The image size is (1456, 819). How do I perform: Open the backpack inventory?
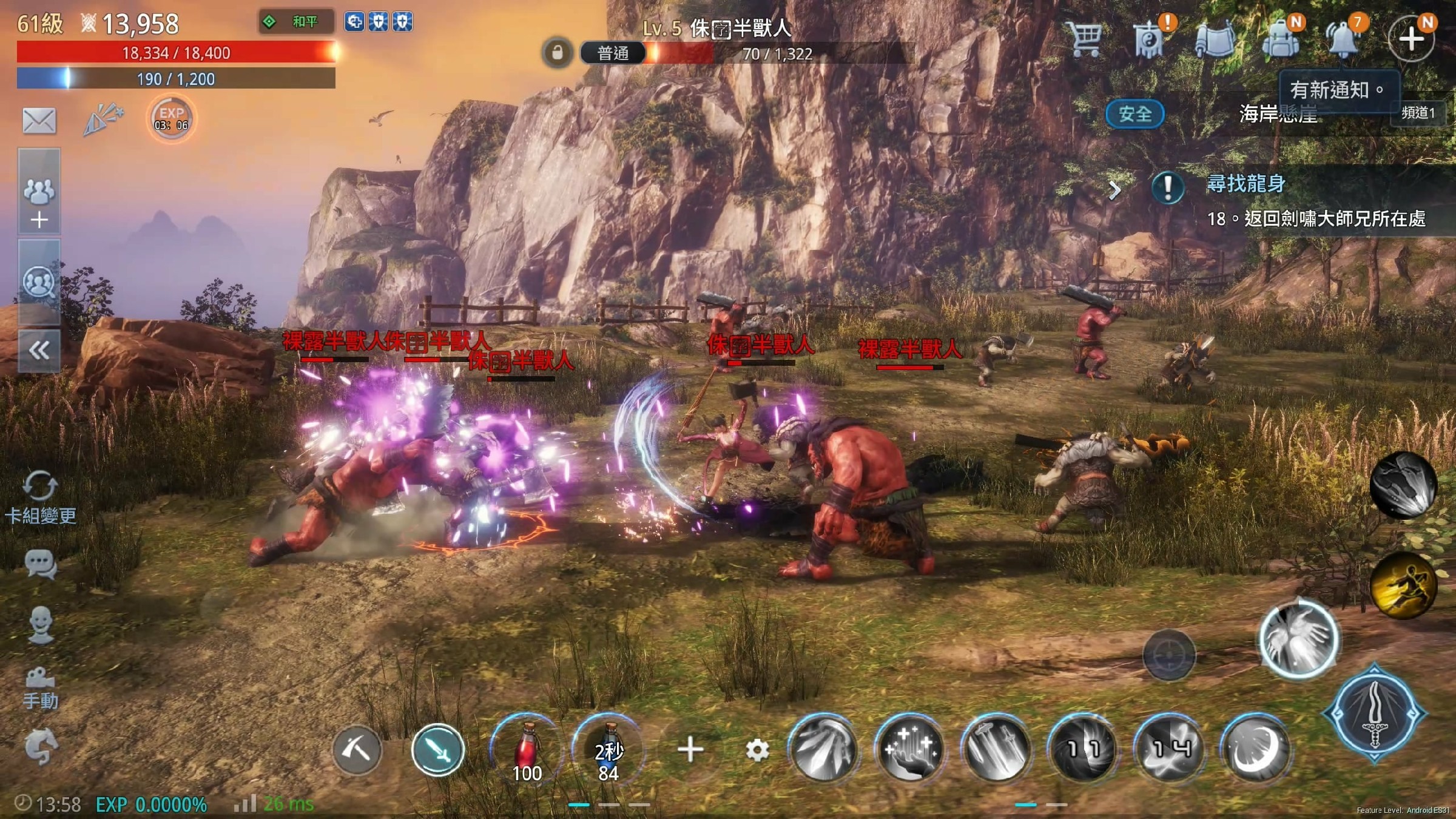click(x=1280, y=39)
